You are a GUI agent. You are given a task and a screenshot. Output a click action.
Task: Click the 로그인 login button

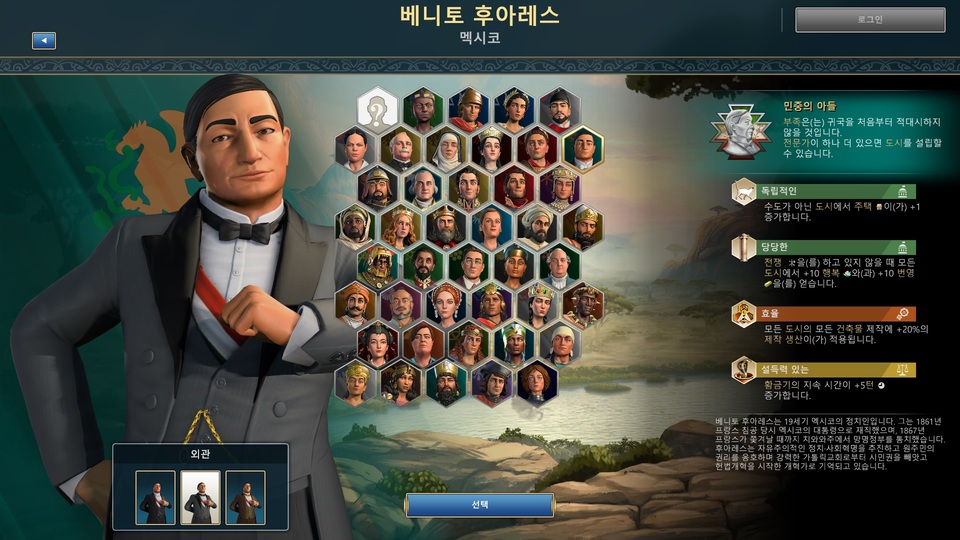pos(870,19)
